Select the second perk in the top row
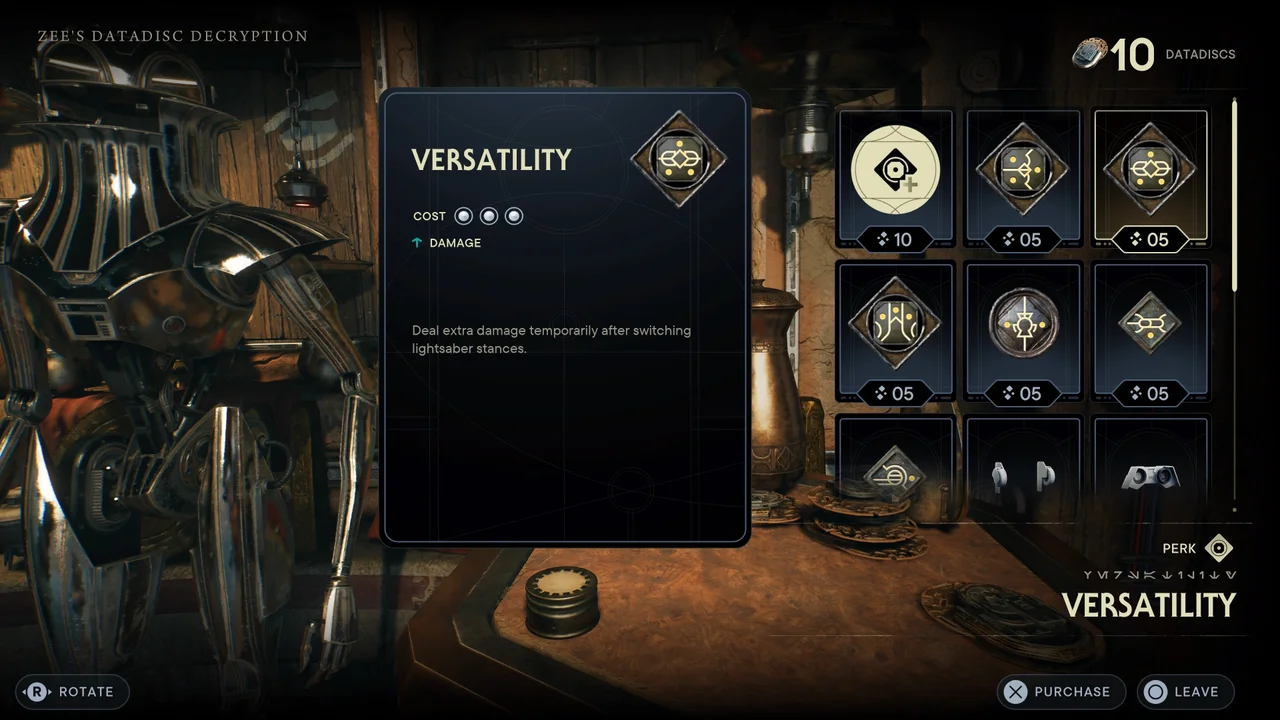This screenshot has width=1280, height=720. click(1023, 170)
